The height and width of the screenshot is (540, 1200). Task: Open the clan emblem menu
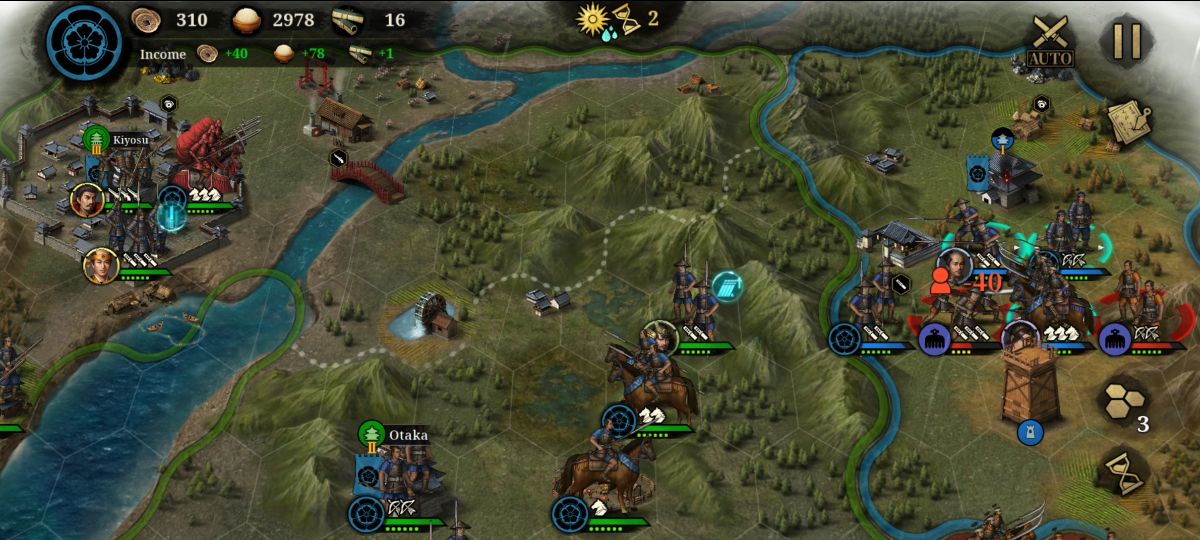pyautogui.click(x=84, y=44)
